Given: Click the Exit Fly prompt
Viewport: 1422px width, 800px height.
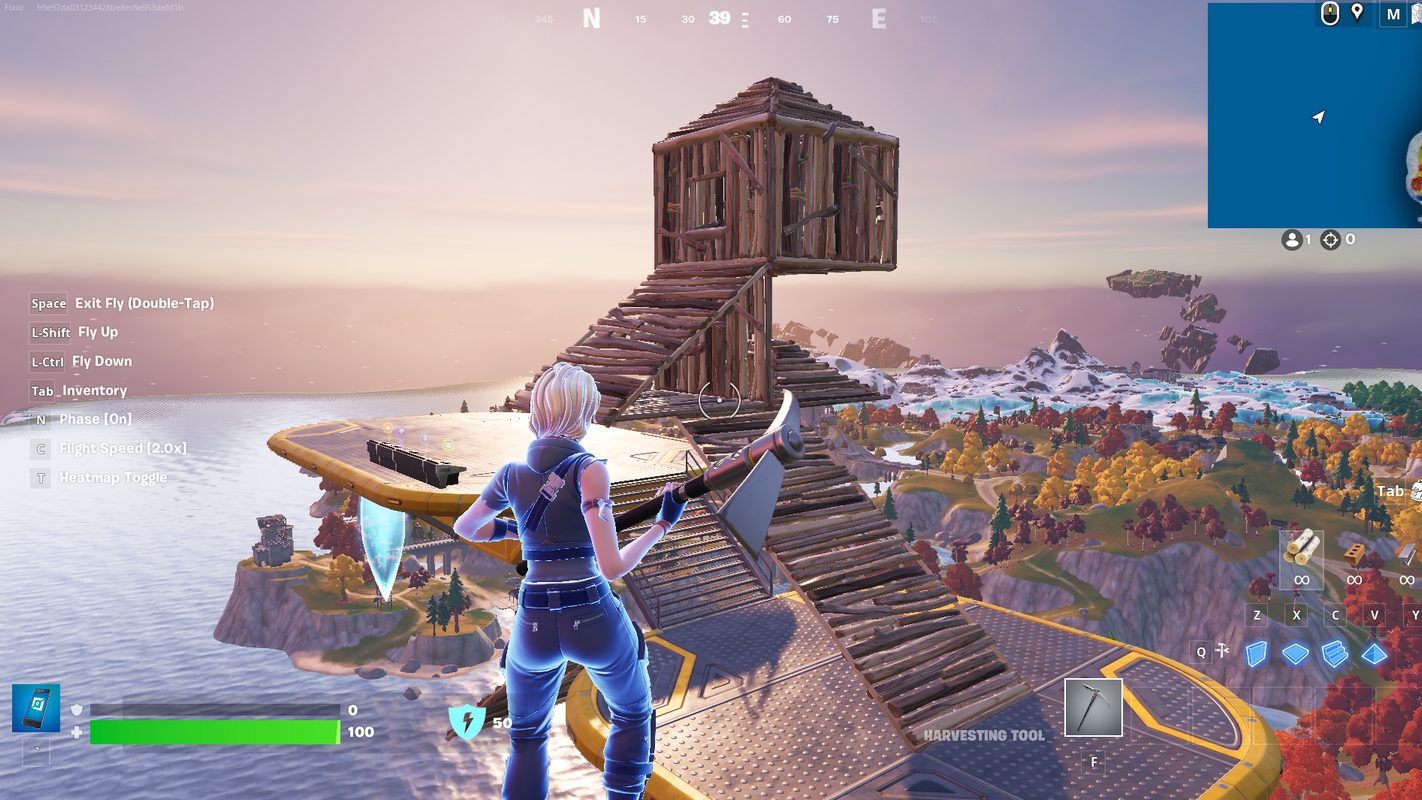Looking at the screenshot, I should 120,303.
